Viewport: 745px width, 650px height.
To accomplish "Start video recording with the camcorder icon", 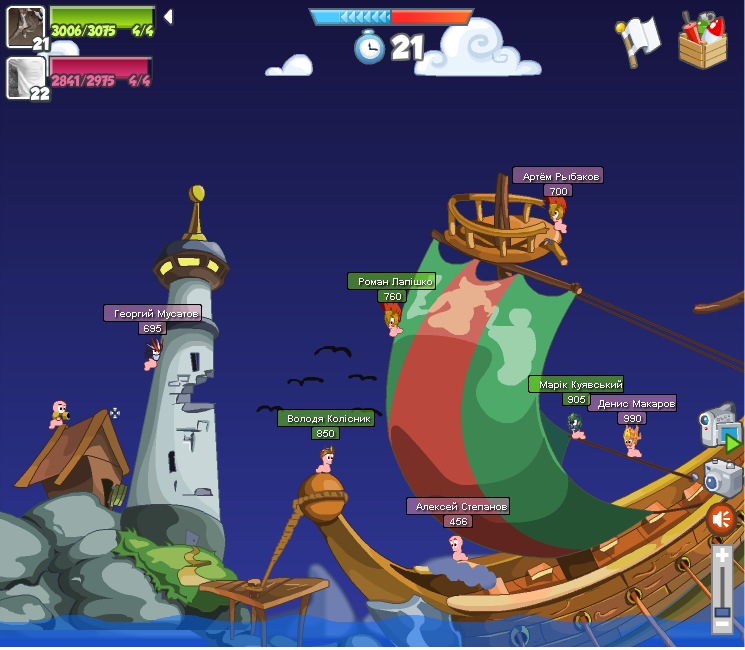I will [x=719, y=428].
